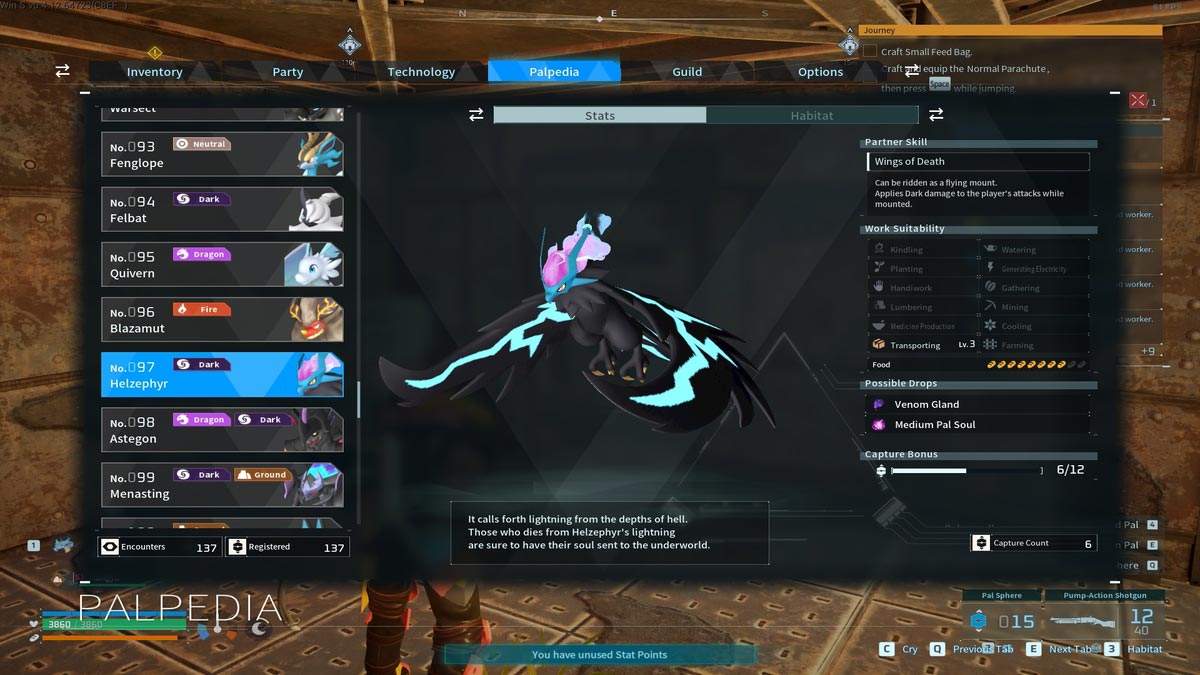Click the Pal list scrollbar
Image resolution: width=1200 pixels, height=675 pixels.
coord(358,400)
